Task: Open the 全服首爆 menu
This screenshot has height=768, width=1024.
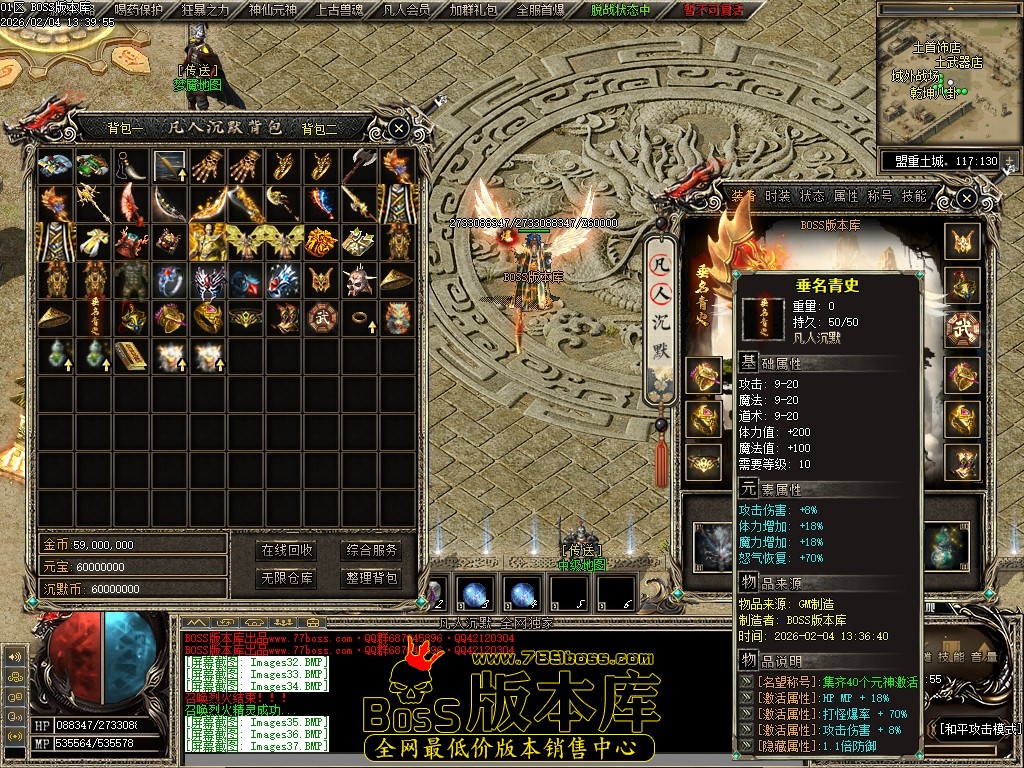Action: tap(540, 11)
